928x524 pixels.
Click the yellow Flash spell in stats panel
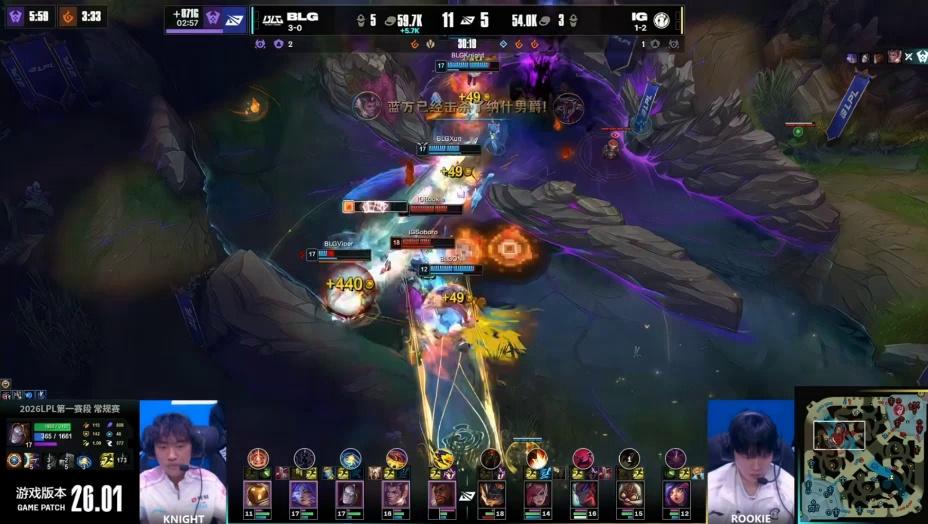[106, 460]
